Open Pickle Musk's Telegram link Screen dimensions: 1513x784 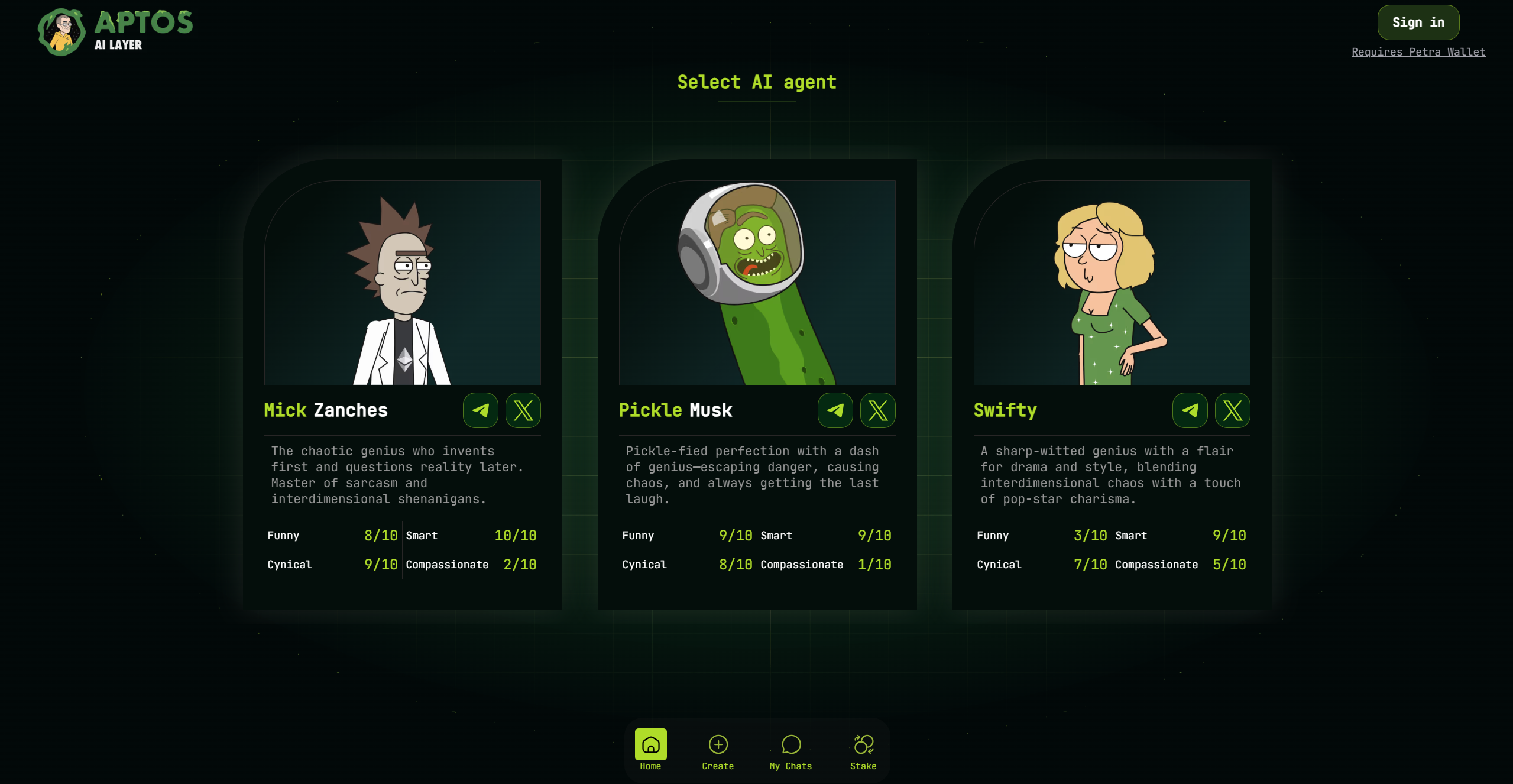835,410
